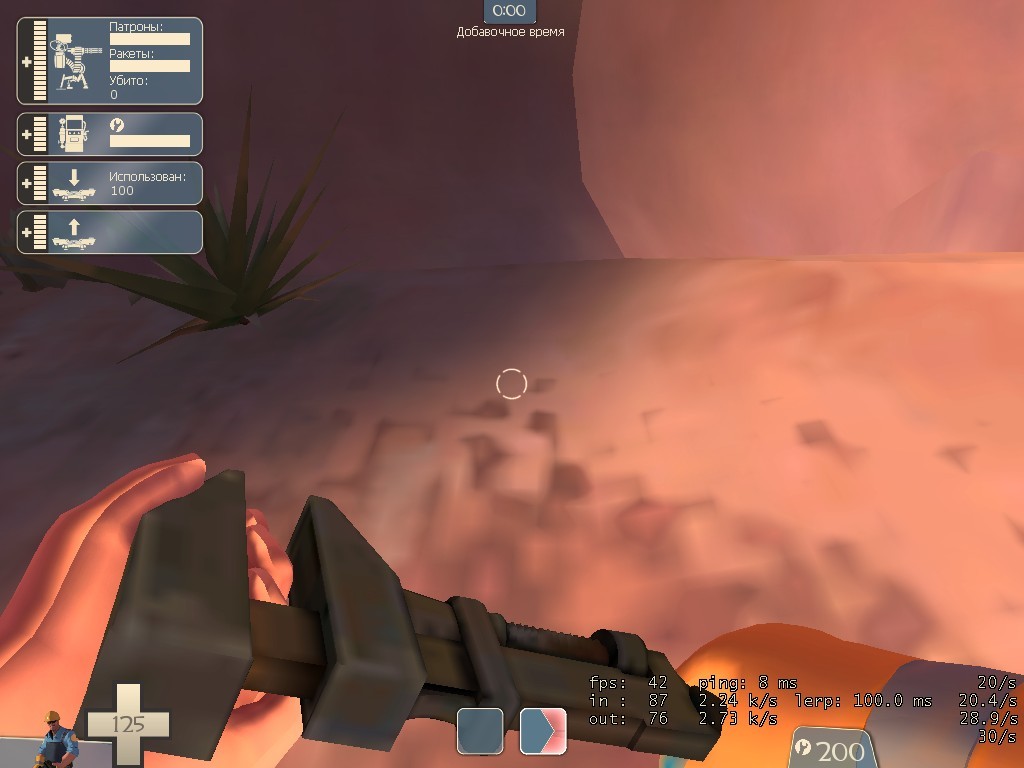Click the dispenser building icon
The image size is (1024, 768).
tap(73, 134)
